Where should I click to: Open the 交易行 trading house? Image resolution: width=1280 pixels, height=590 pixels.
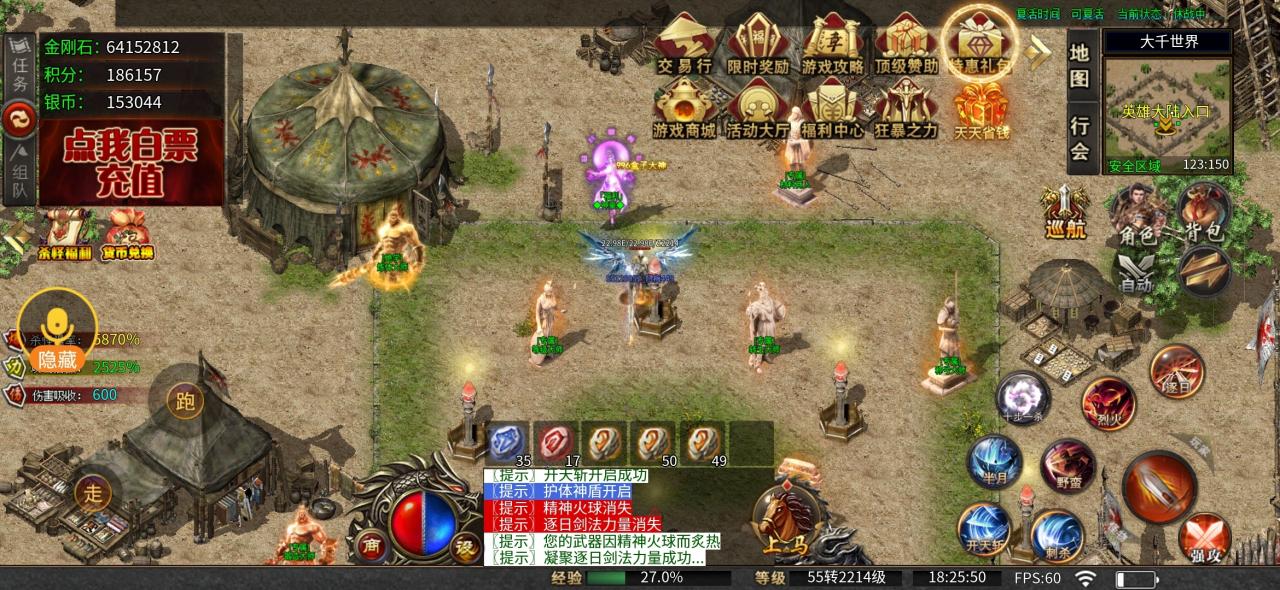coord(684,45)
